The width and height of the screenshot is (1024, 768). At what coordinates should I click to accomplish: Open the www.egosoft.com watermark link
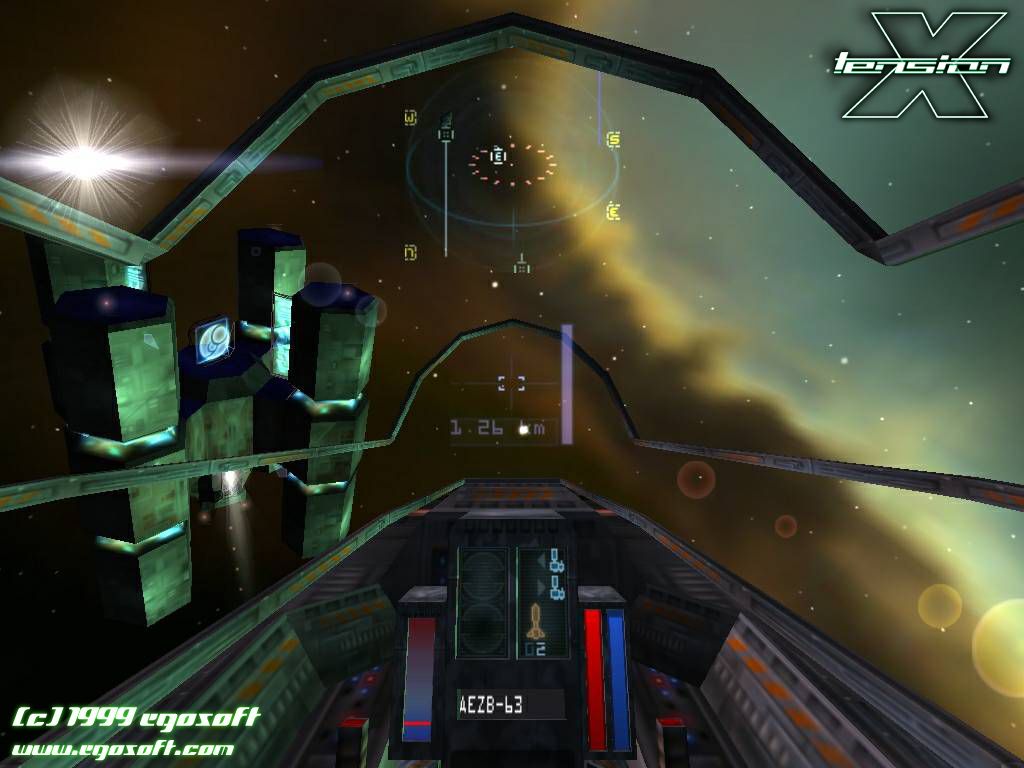pyautogui.click(x=123, y=748)
